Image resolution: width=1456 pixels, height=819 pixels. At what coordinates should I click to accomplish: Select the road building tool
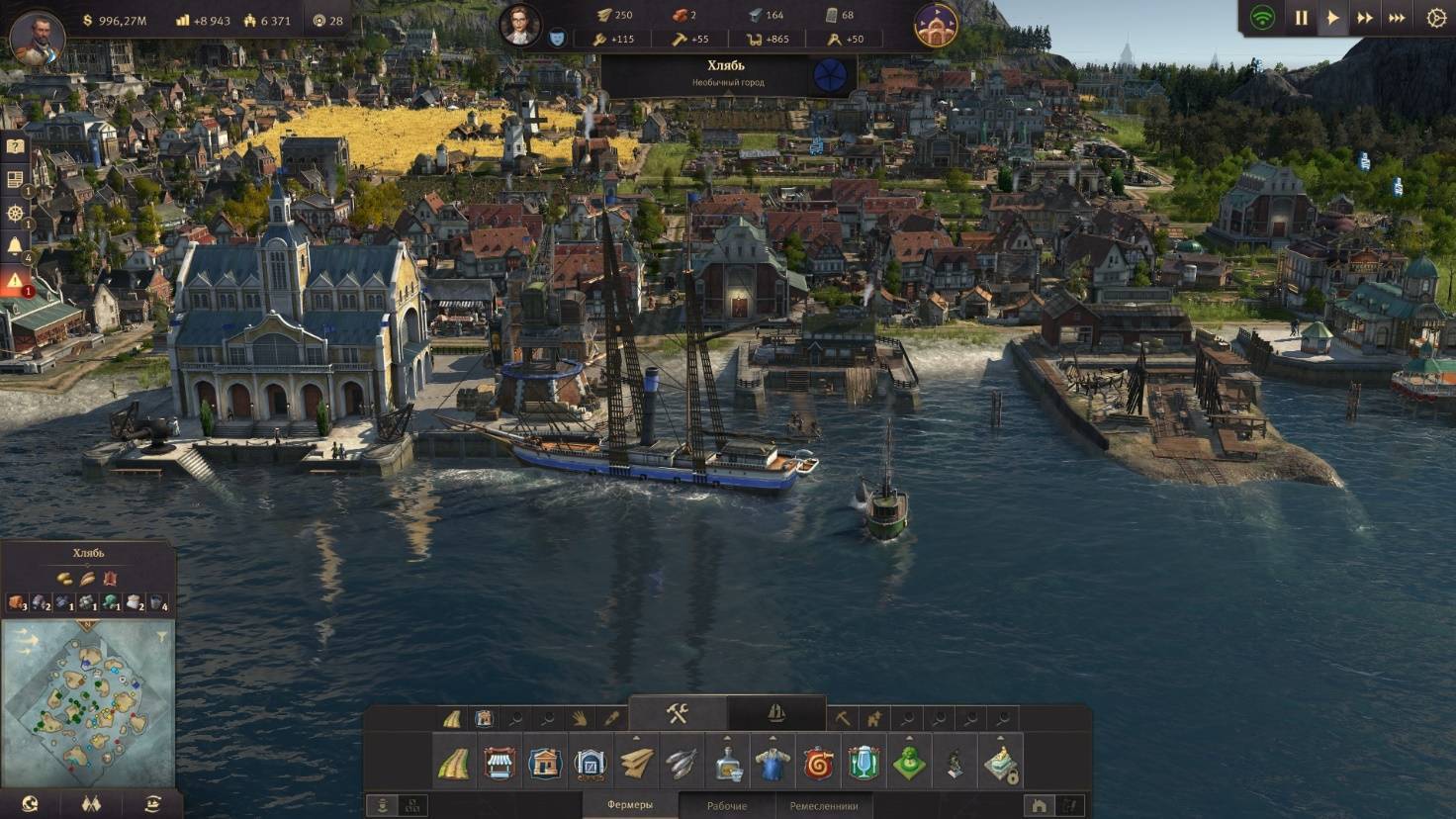(x=454, y=764)
